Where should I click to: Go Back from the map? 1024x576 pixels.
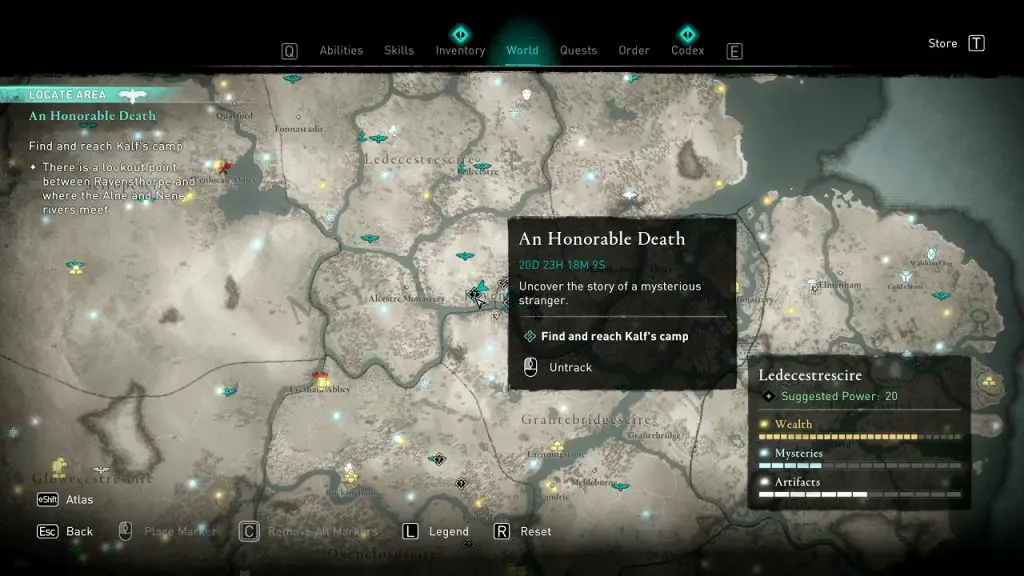pos(79,531)
